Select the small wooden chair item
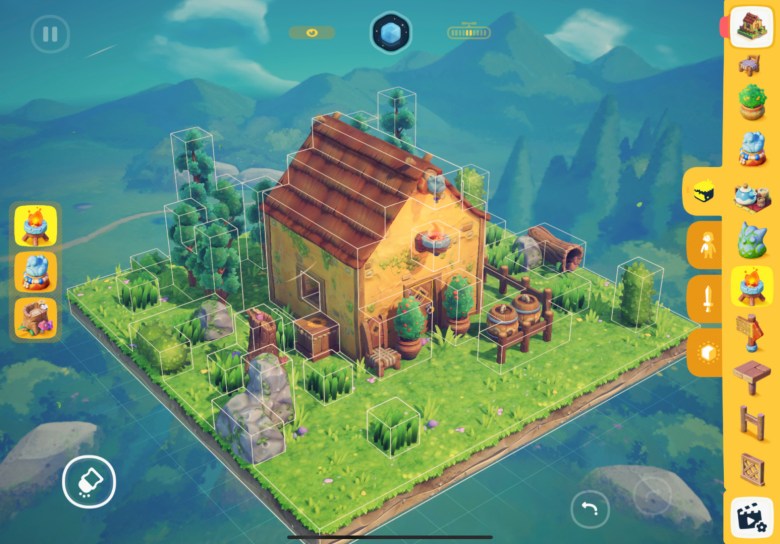 [x=751, y=66]
